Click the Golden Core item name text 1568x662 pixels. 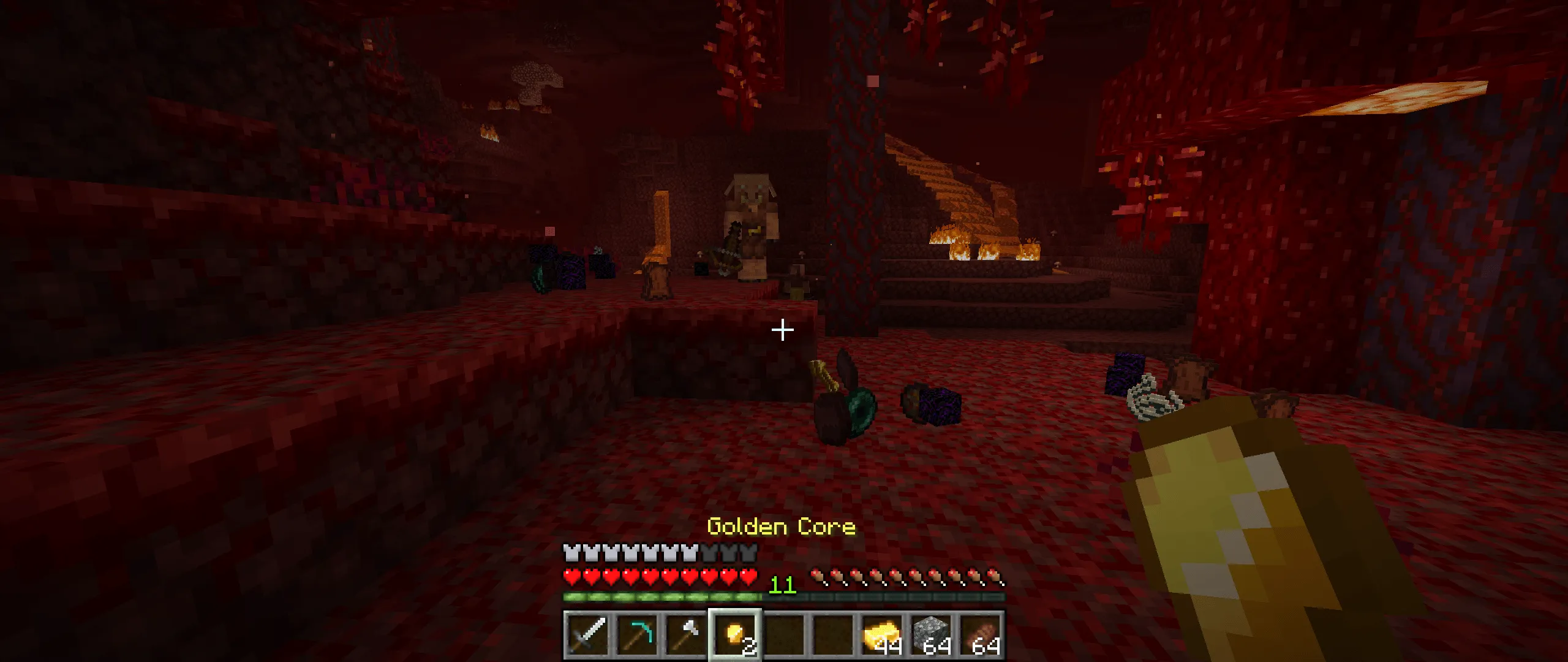(782, 525)
